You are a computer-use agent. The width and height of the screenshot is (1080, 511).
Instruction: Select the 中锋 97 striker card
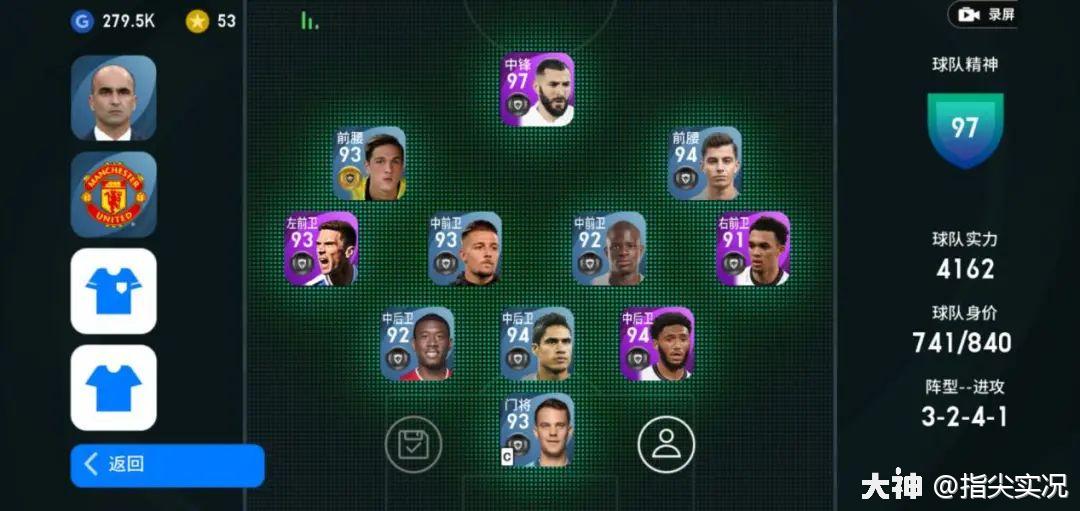(x=538, y=90)
